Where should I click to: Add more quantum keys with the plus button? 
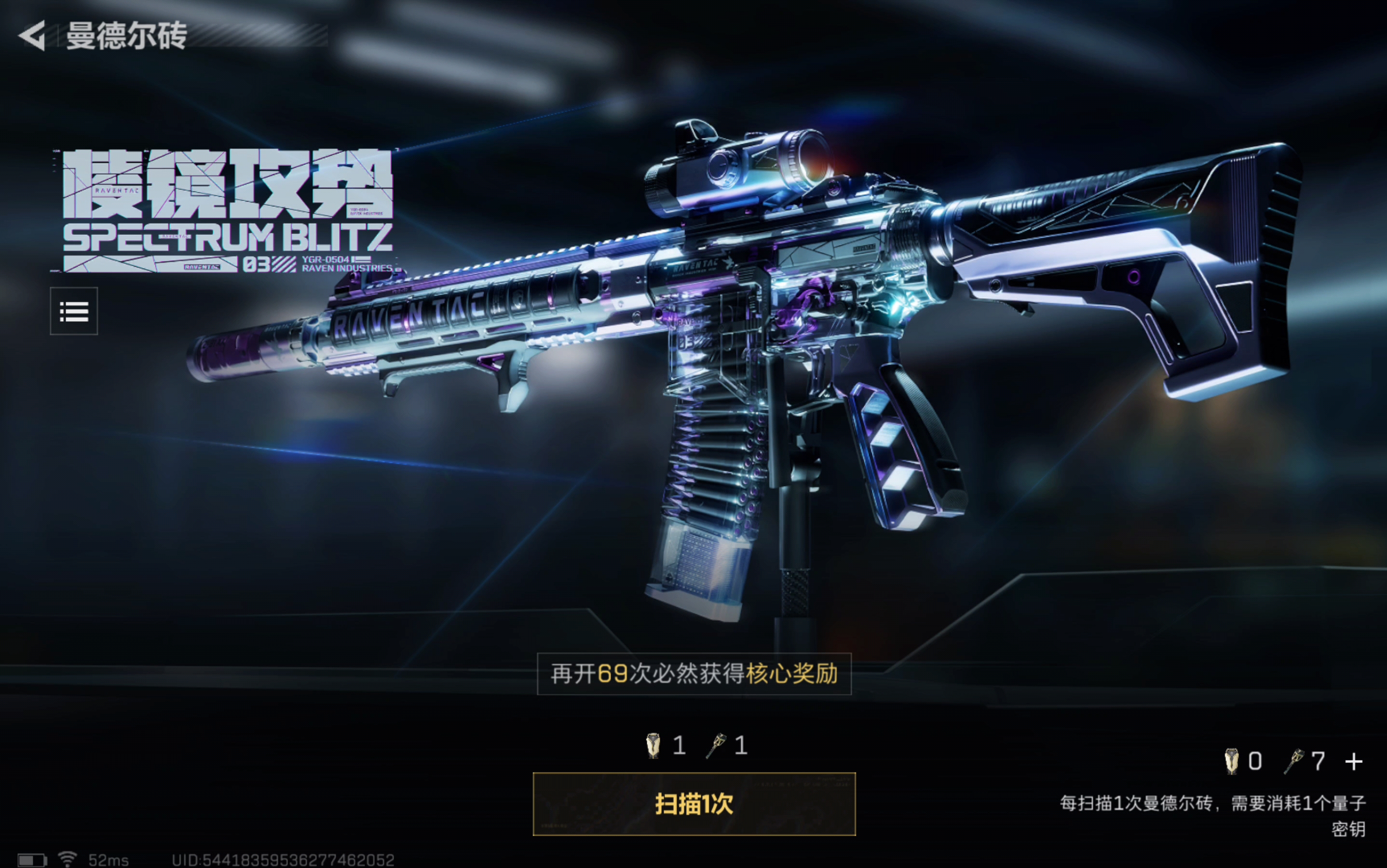[x=1354, y=762]
